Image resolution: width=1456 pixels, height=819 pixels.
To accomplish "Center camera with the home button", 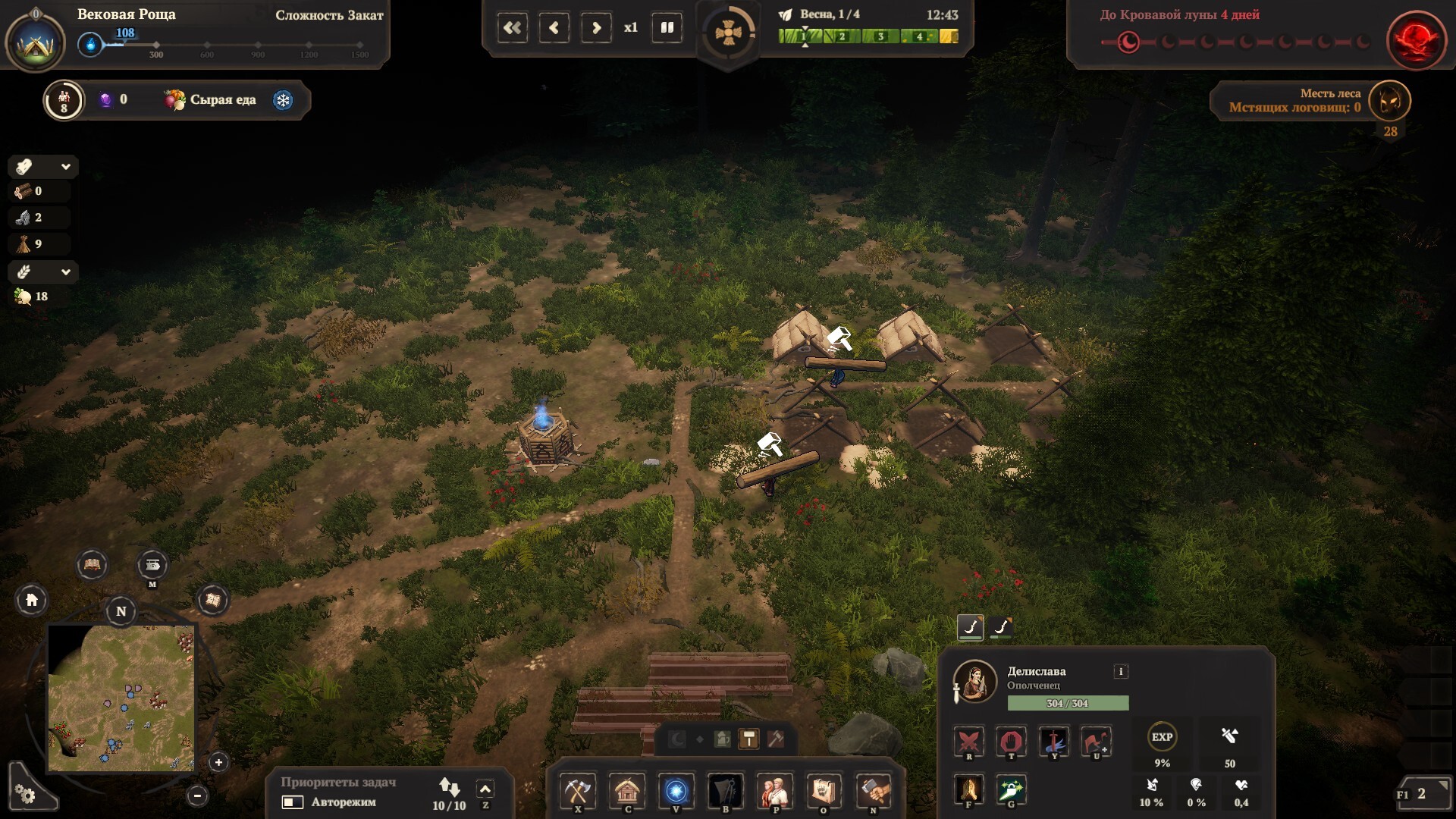I will pos(32,601).
